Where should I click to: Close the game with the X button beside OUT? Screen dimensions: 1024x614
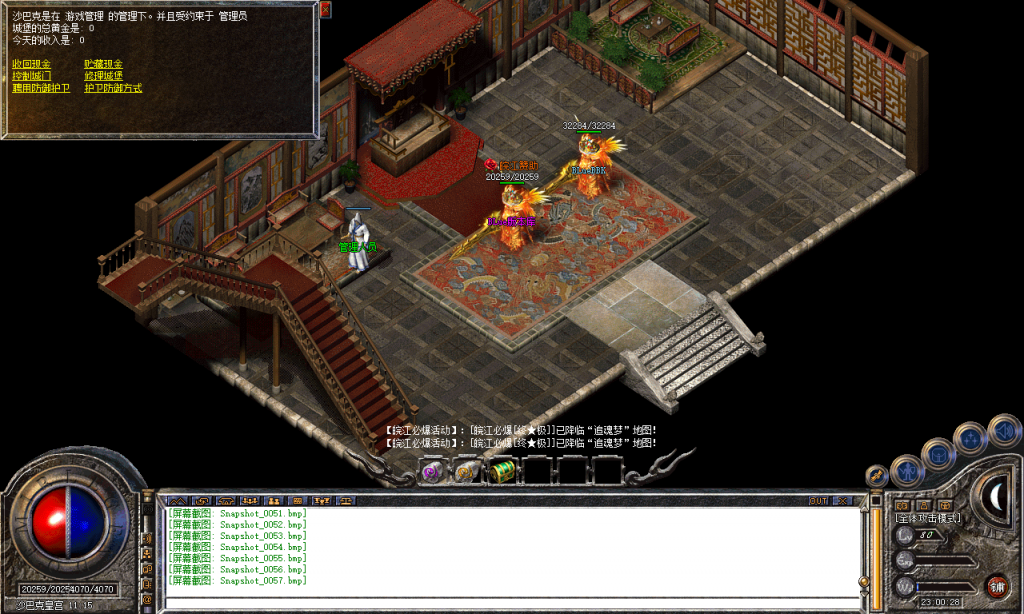[x=845, y=500]
